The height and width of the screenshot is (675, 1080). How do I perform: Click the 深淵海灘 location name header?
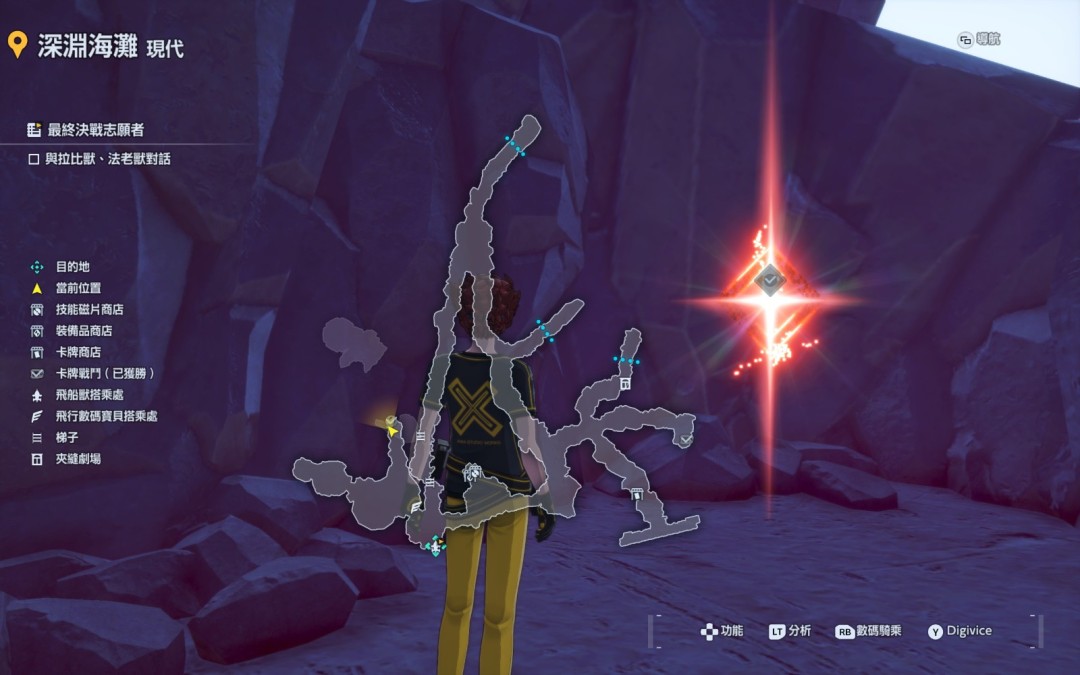88,46
